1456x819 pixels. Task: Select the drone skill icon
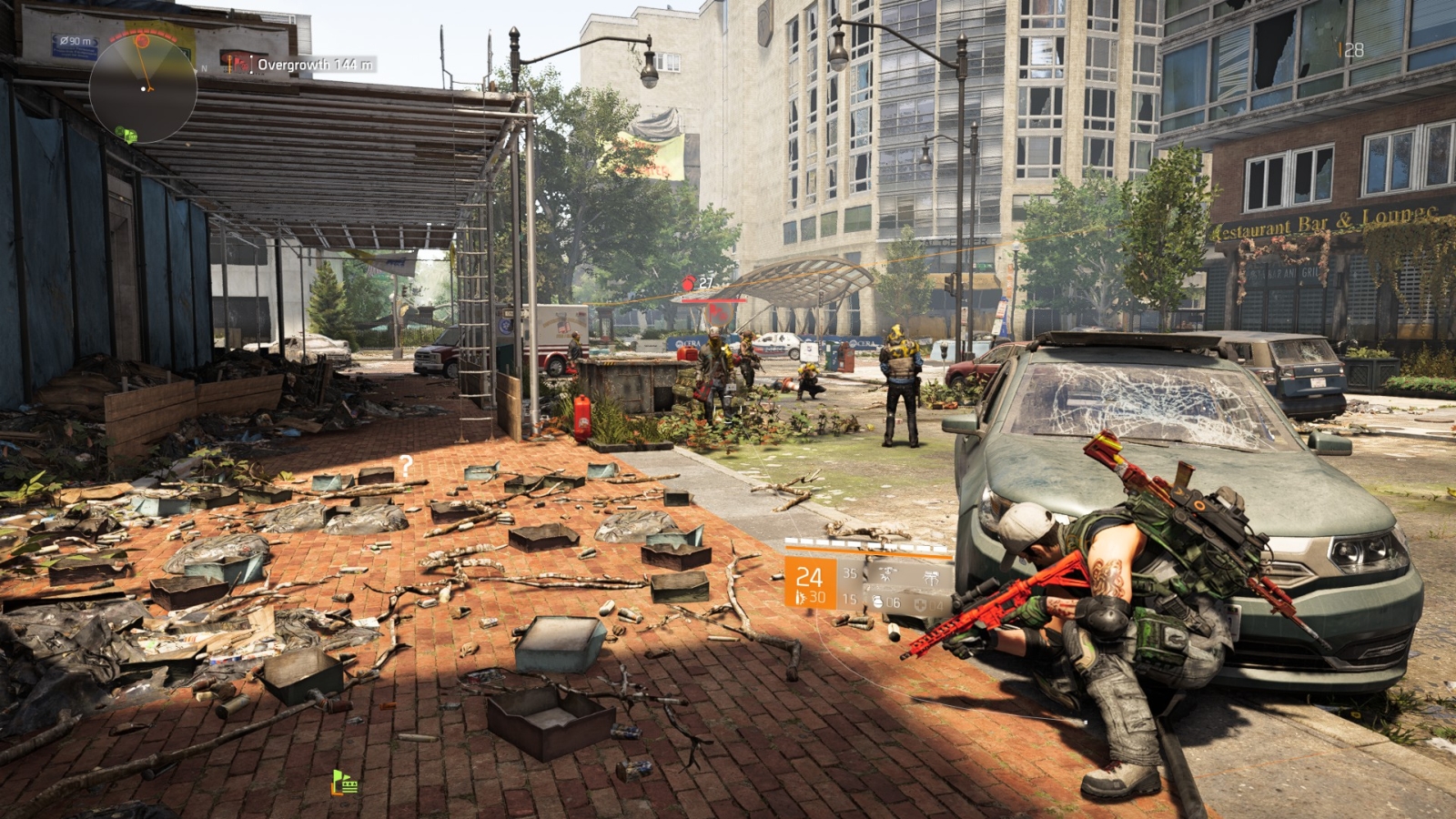887,575
